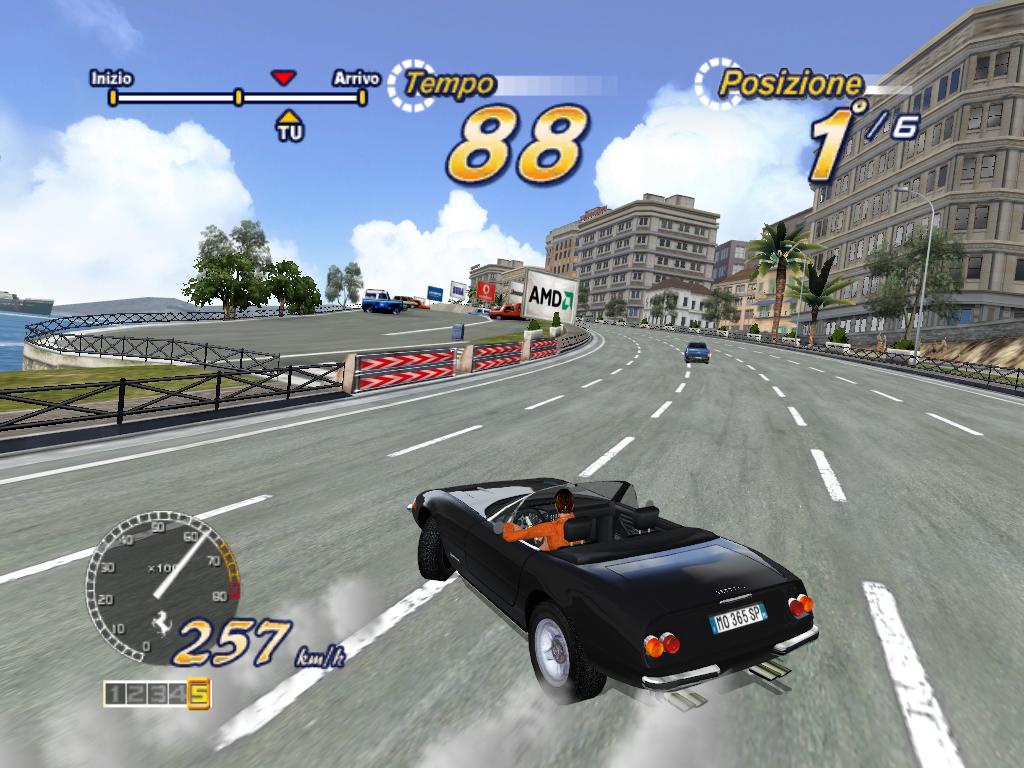
Task: Select the yellow TU player marker
Action: [289, 125]
